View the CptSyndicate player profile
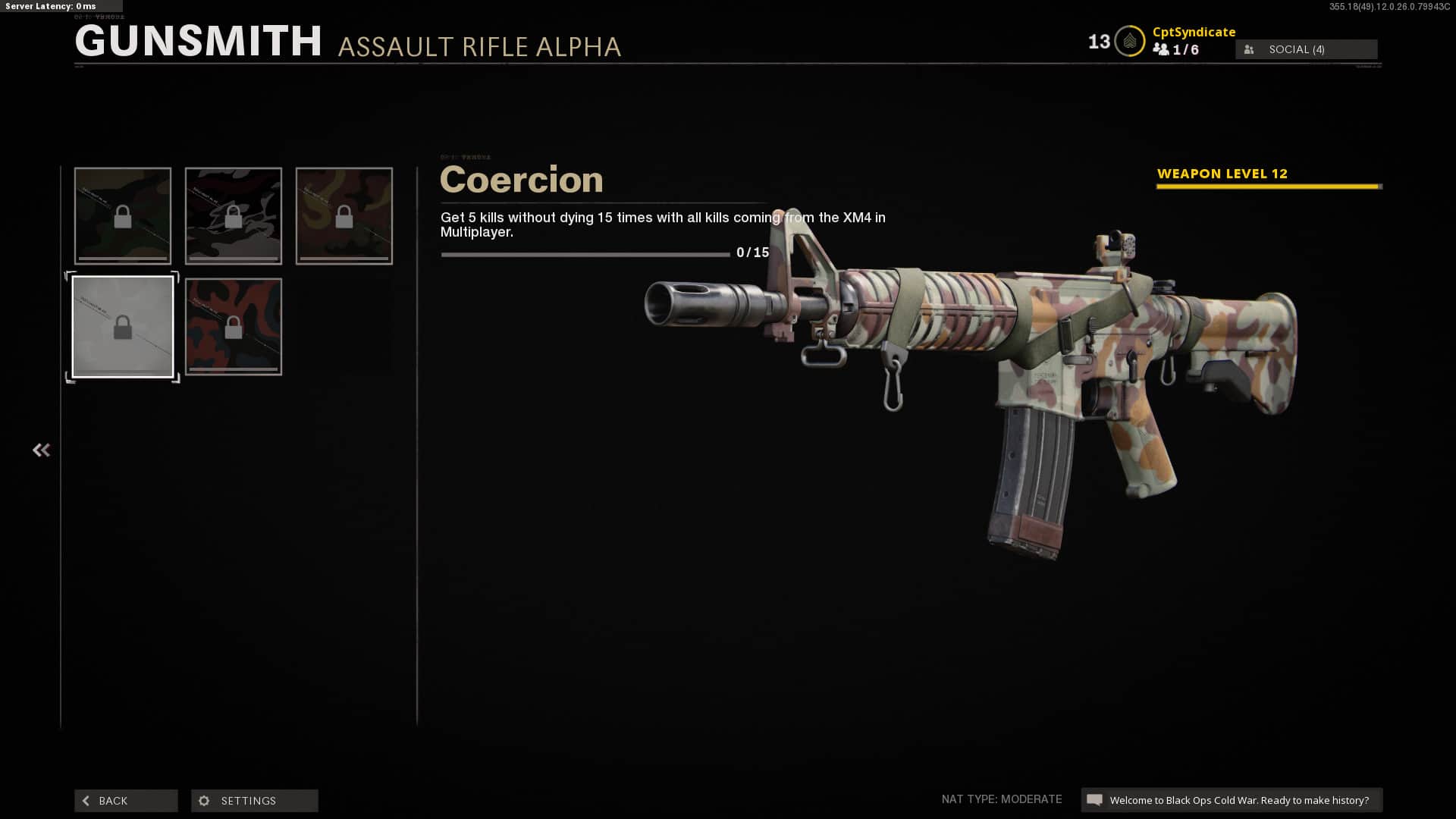The height and width of the screenshot is (819, 1456). [x=1194, y=32]
